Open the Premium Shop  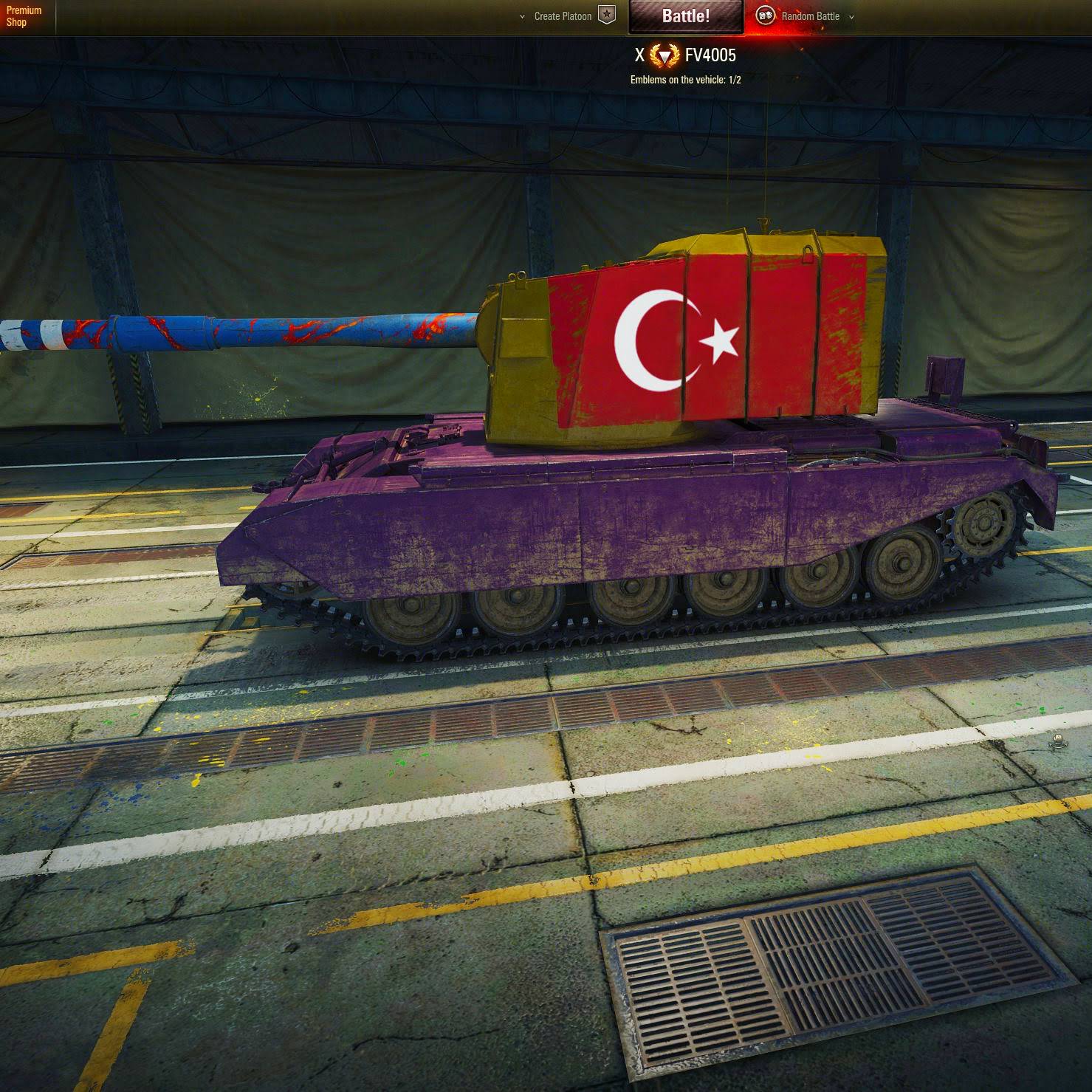point(24,16)
